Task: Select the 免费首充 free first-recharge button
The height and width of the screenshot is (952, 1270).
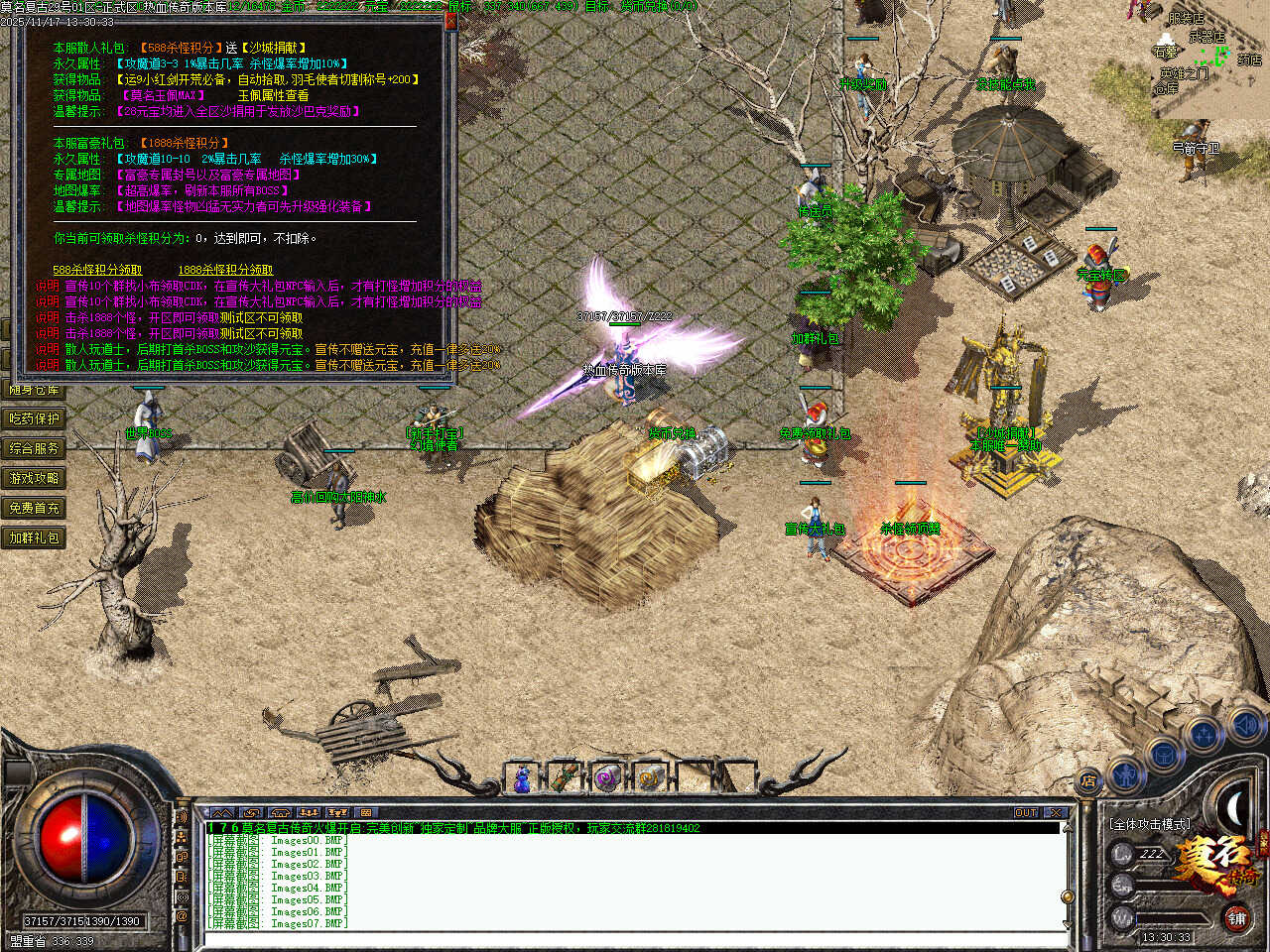Action: 35,508
